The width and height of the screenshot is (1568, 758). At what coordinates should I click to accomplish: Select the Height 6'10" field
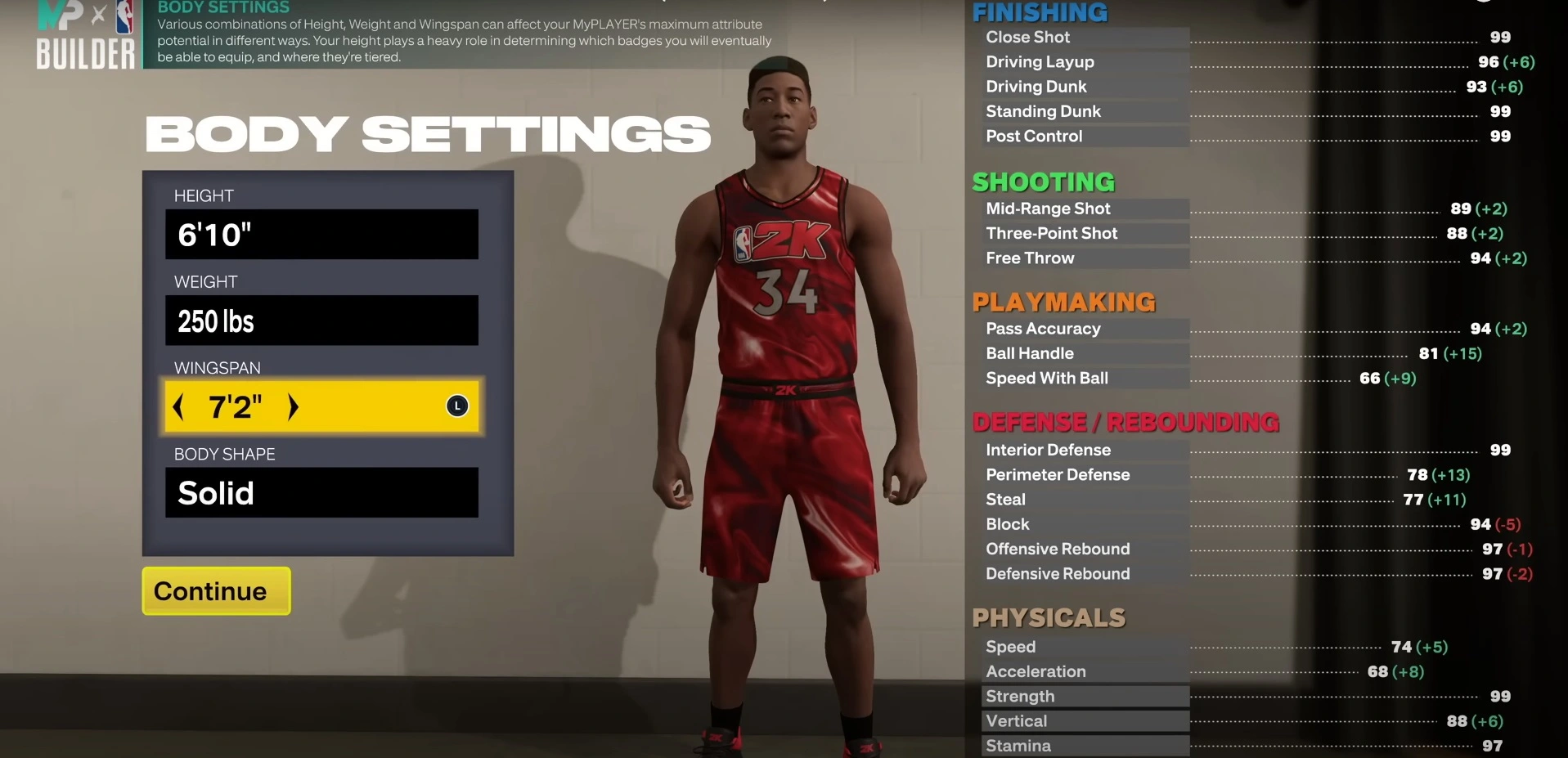click(321, 235)
